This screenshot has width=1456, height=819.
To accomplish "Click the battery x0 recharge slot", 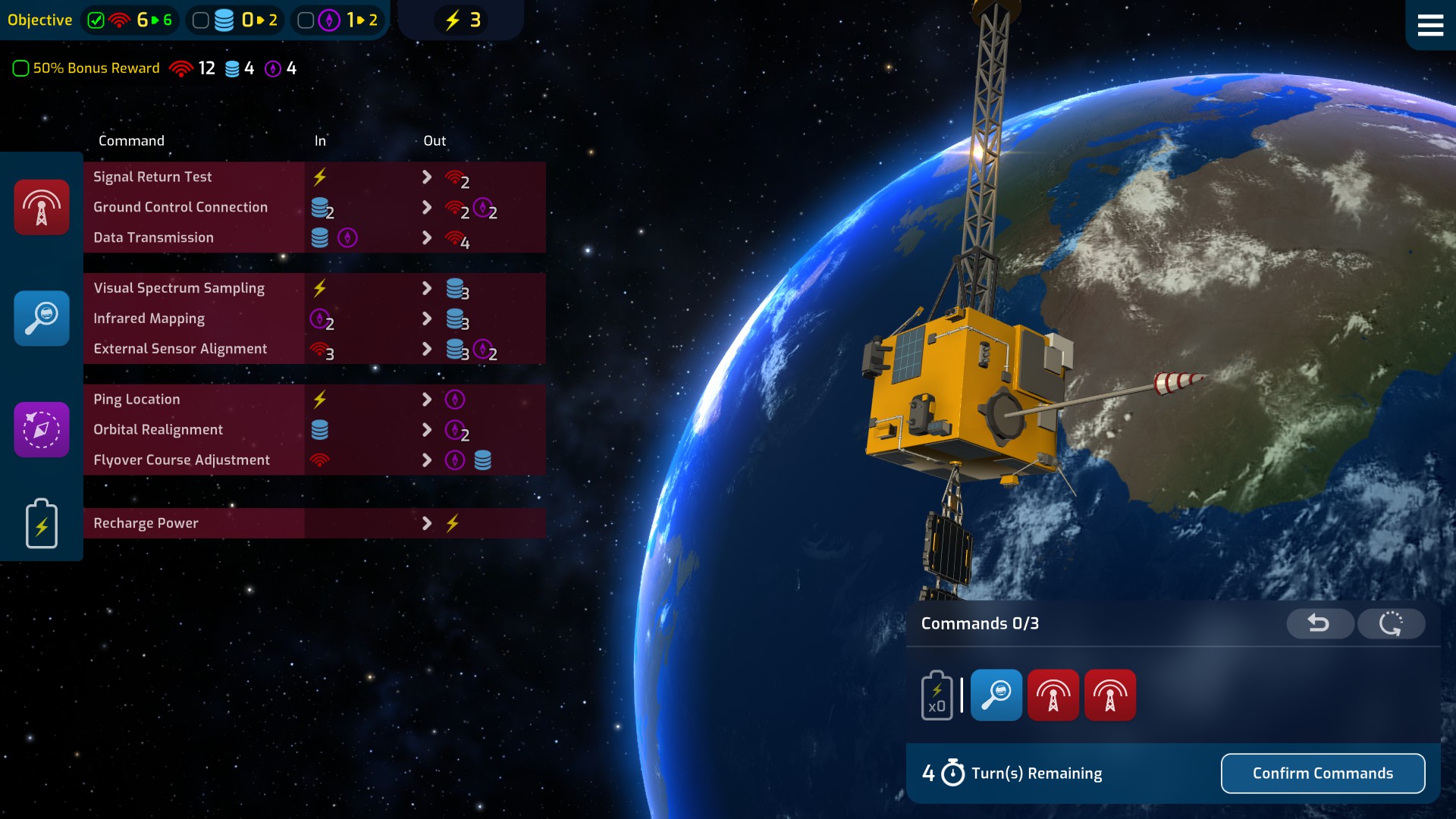I will (x=937, y=695).
